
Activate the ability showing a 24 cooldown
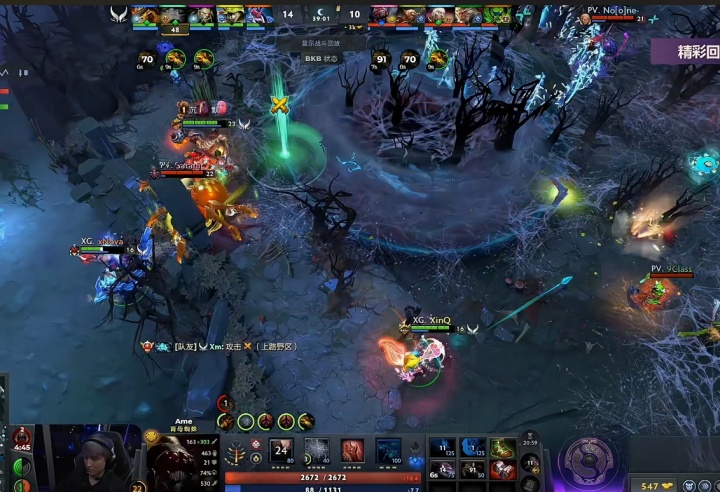(x=281, y=451)
